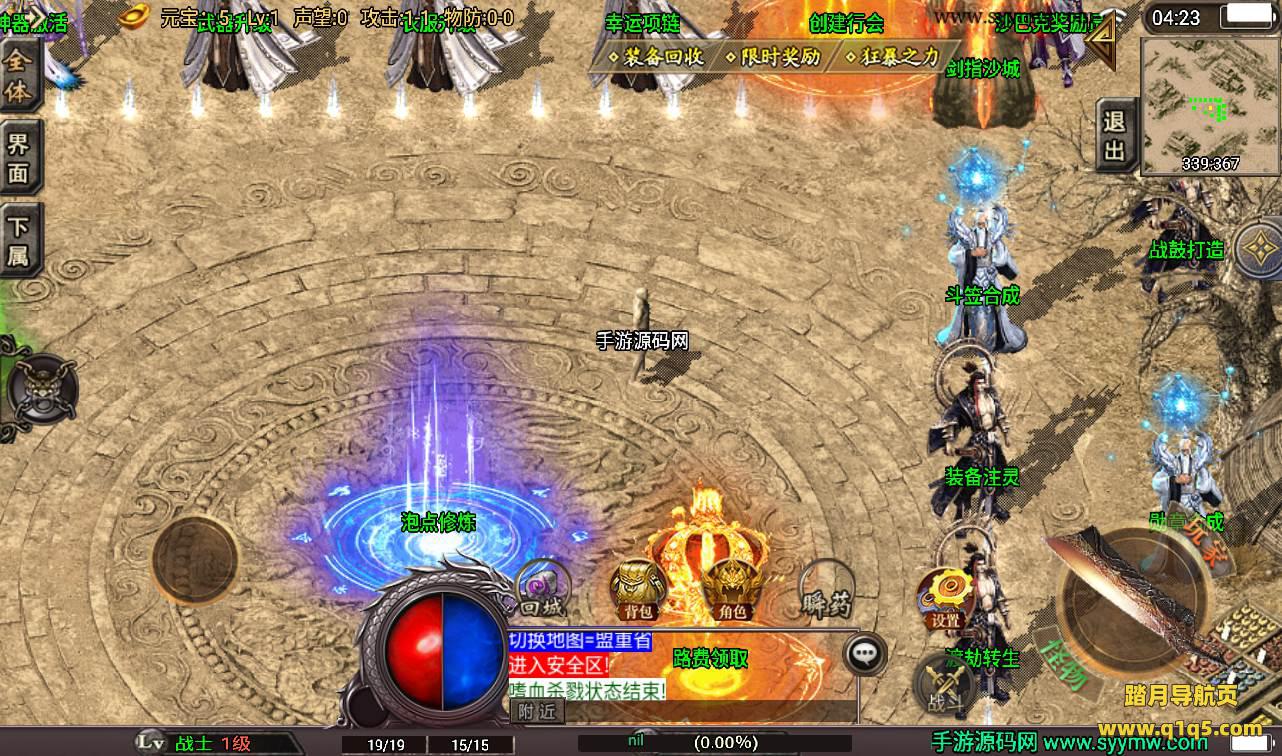The width and height of the screenshot is (1282, 756).
Task: Switch to the 全体 chat tab
Action: tap(19, 78)
